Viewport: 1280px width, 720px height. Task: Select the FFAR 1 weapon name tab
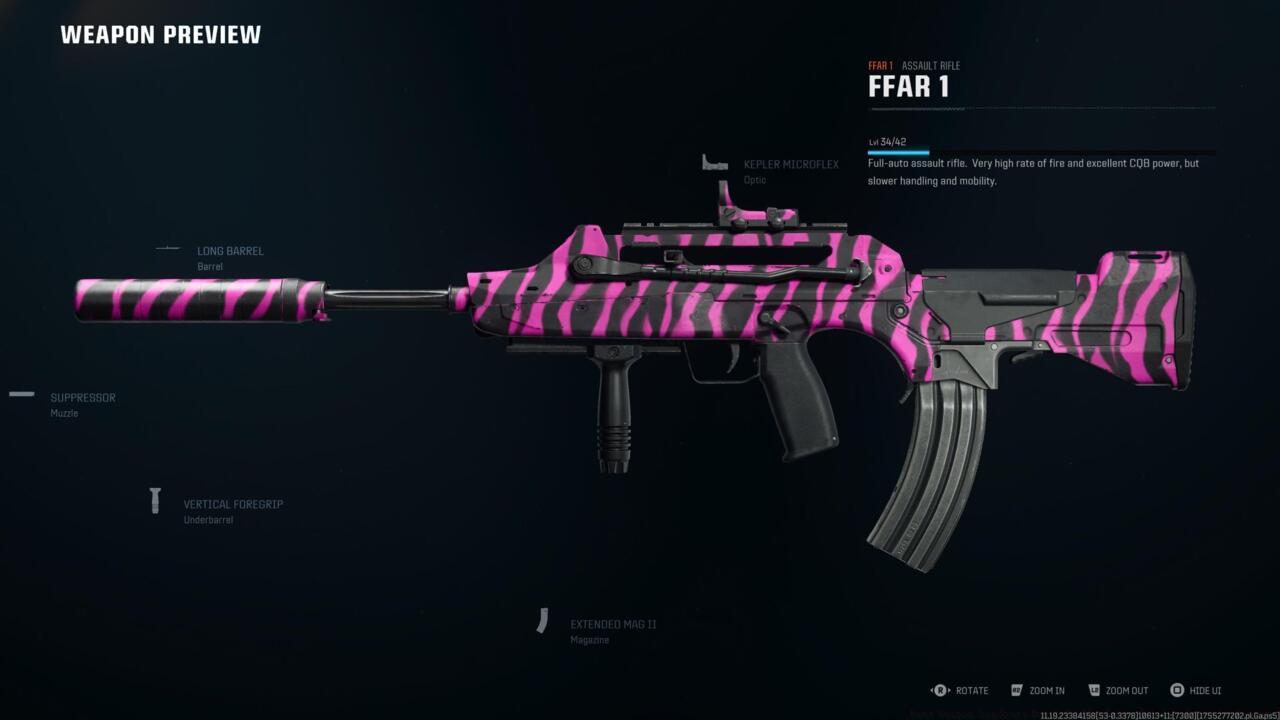[881, 65]
